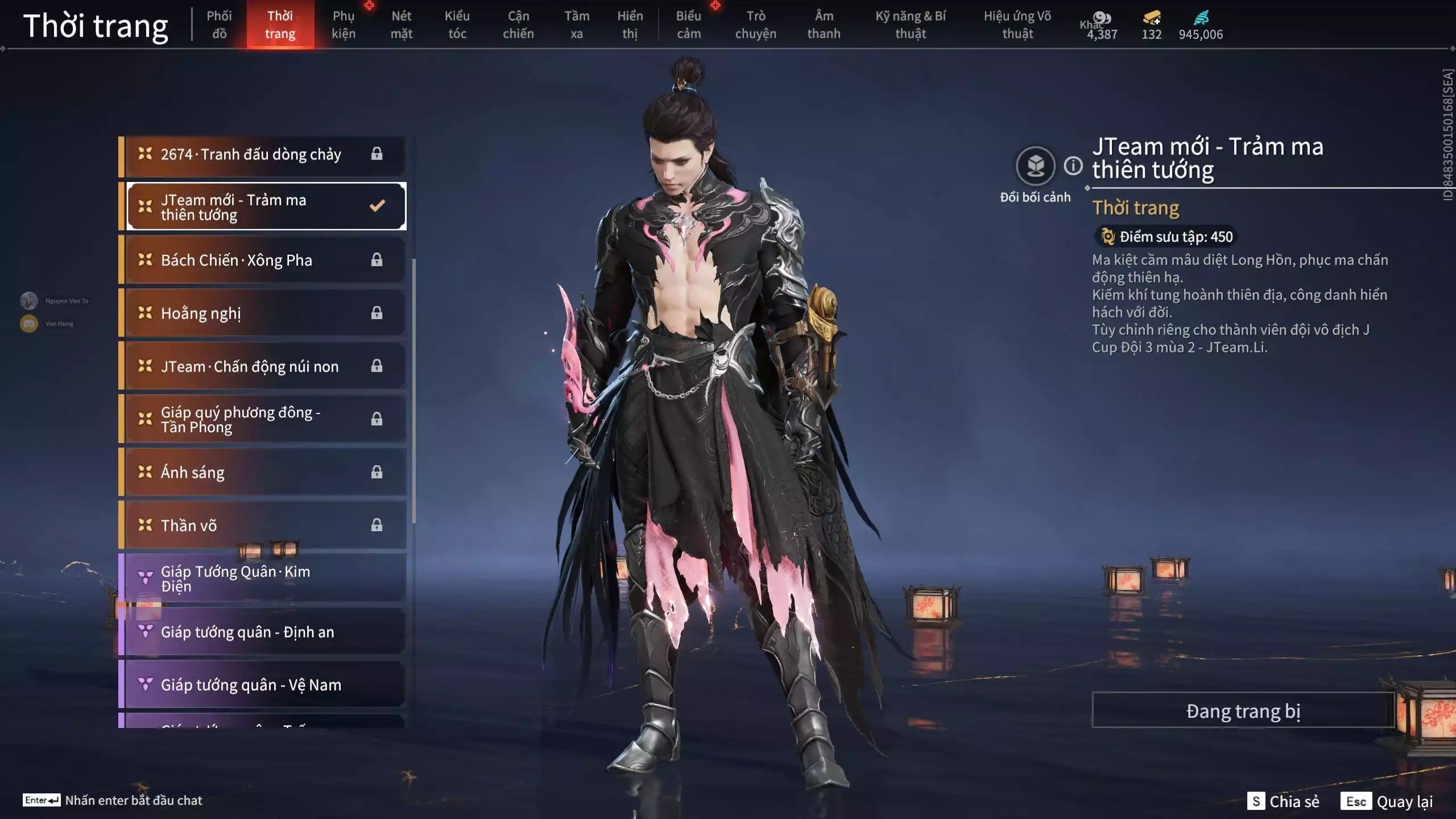The image size is (1456, 819).
Task: Open the Cận chiến category
Action: point(518,24)
